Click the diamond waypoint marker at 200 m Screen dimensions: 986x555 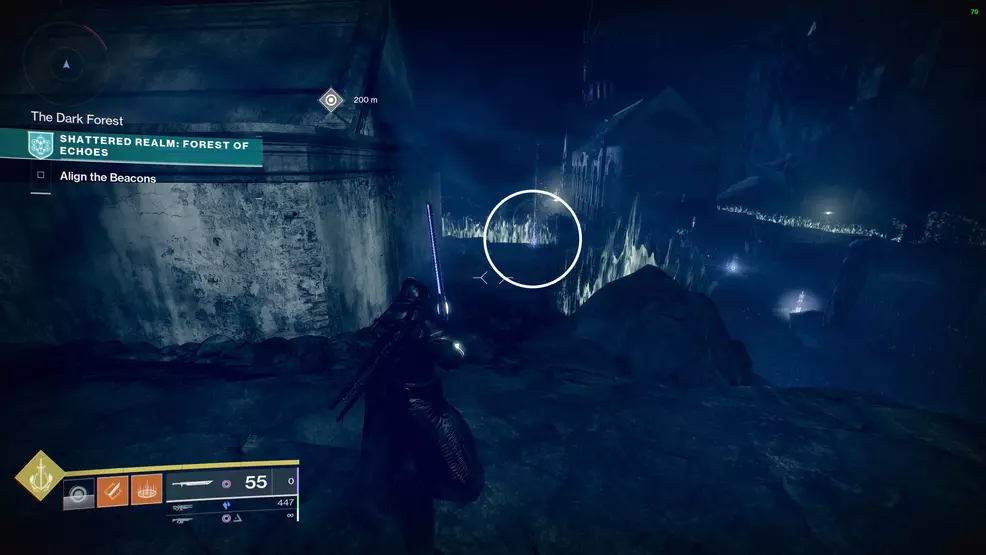tap(331, 100)
